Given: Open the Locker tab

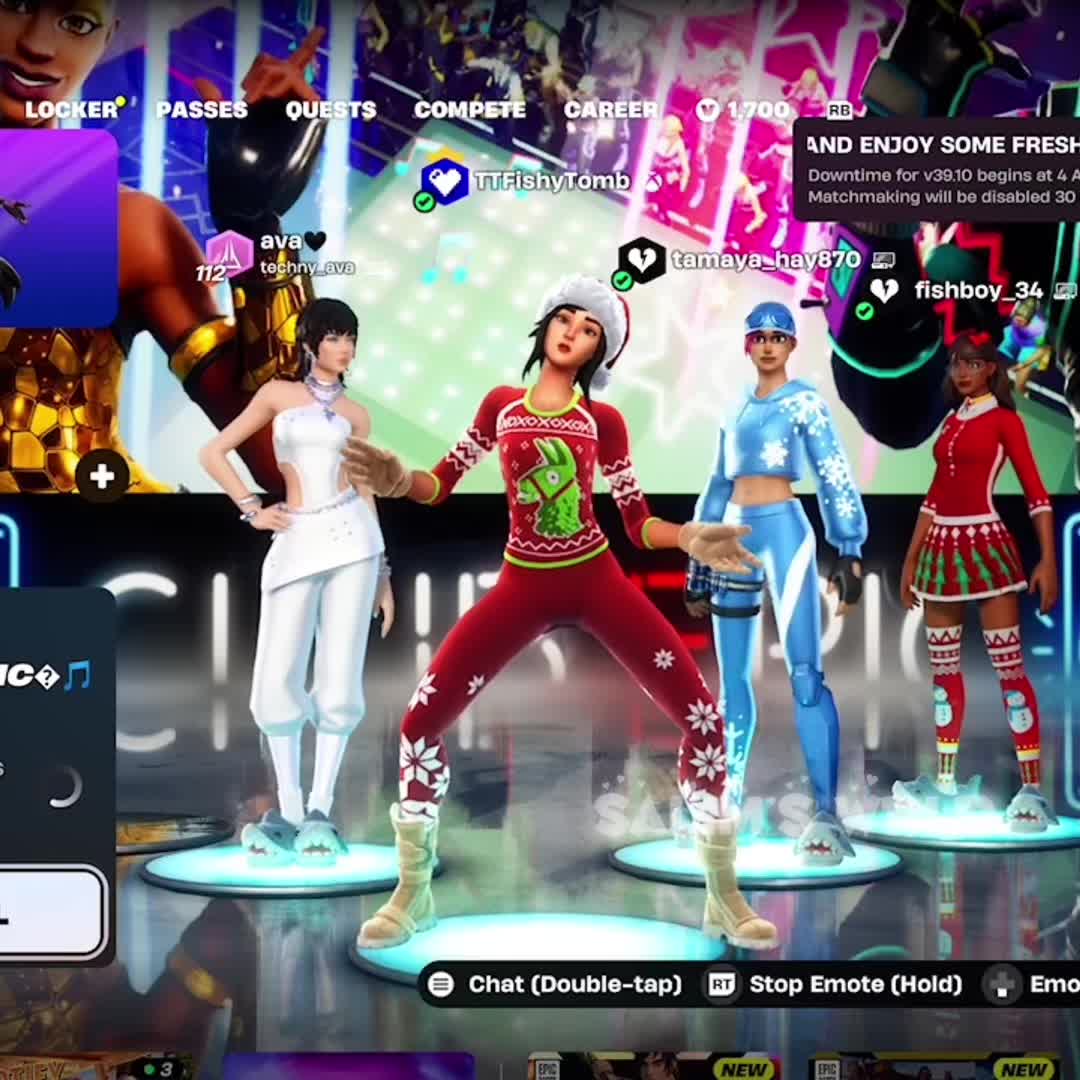Looking at the screenshot, I should coord(71,110).
